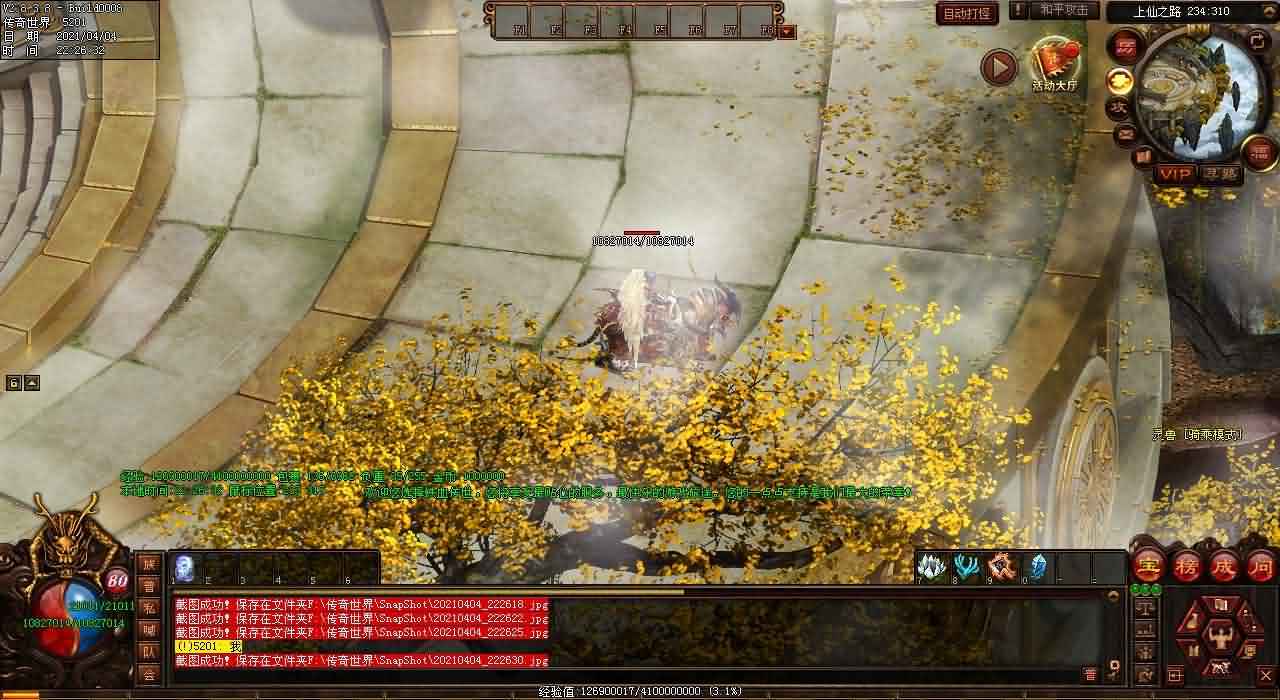Open the 活动大厅 event hall
The image size is (1280, 700).
(1055, 62)
